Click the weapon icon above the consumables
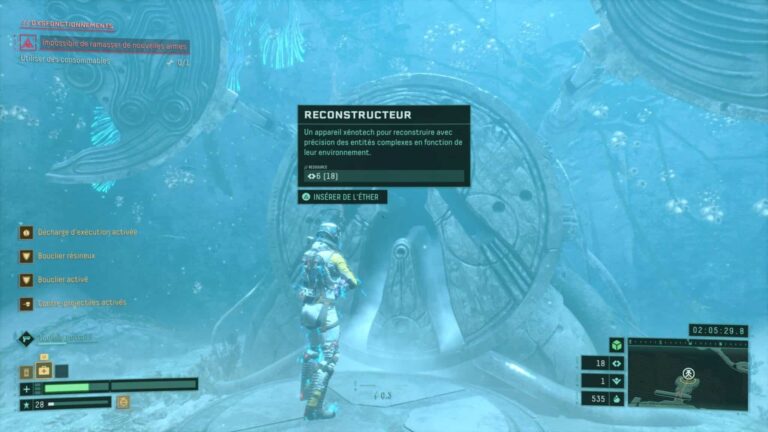This screenshot has height=432, width=768. pyautogui.click(x=27, y=339)
